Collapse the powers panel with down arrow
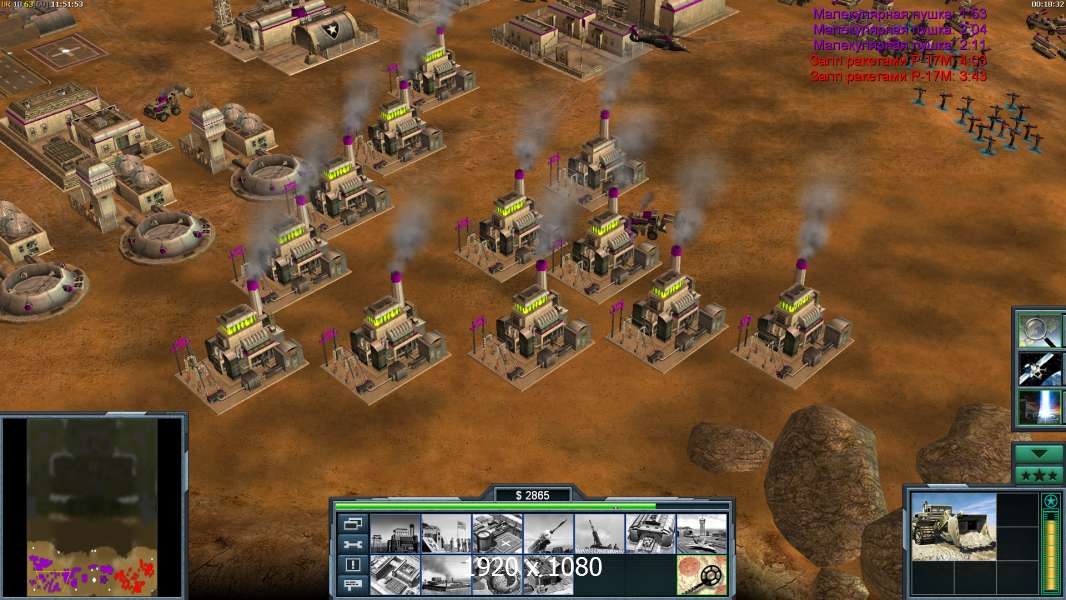Image resolution: width=1066 pixels, height=600 pixels. click(x=1039, y=453)
